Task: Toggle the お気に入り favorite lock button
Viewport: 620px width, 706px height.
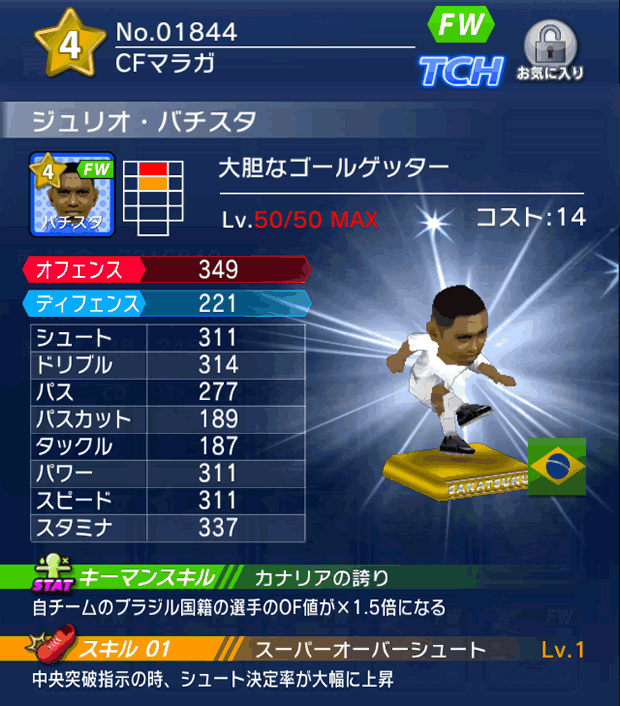Action: [x=550, y=51]
